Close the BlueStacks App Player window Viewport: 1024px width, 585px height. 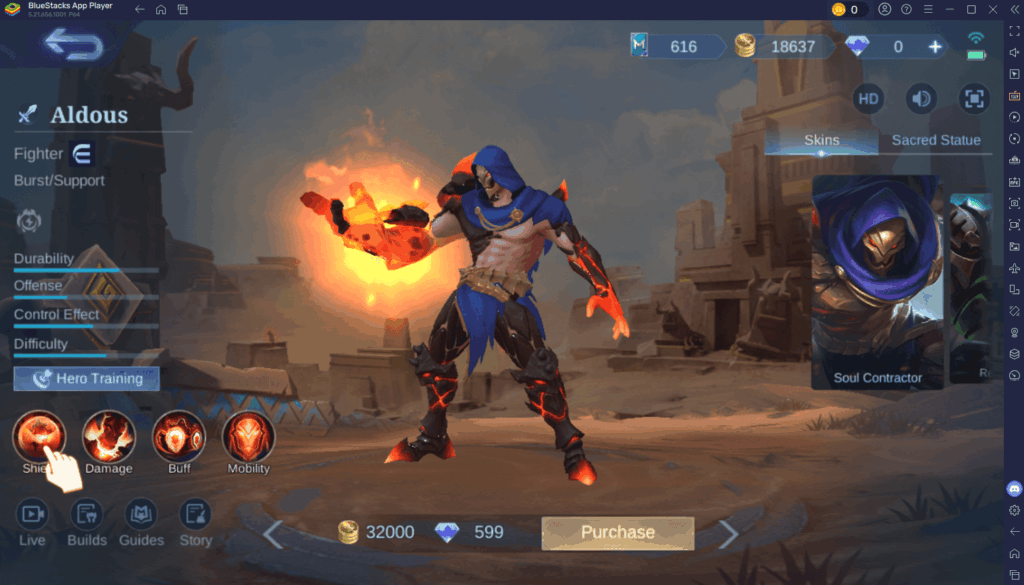[x=993, y=9]
